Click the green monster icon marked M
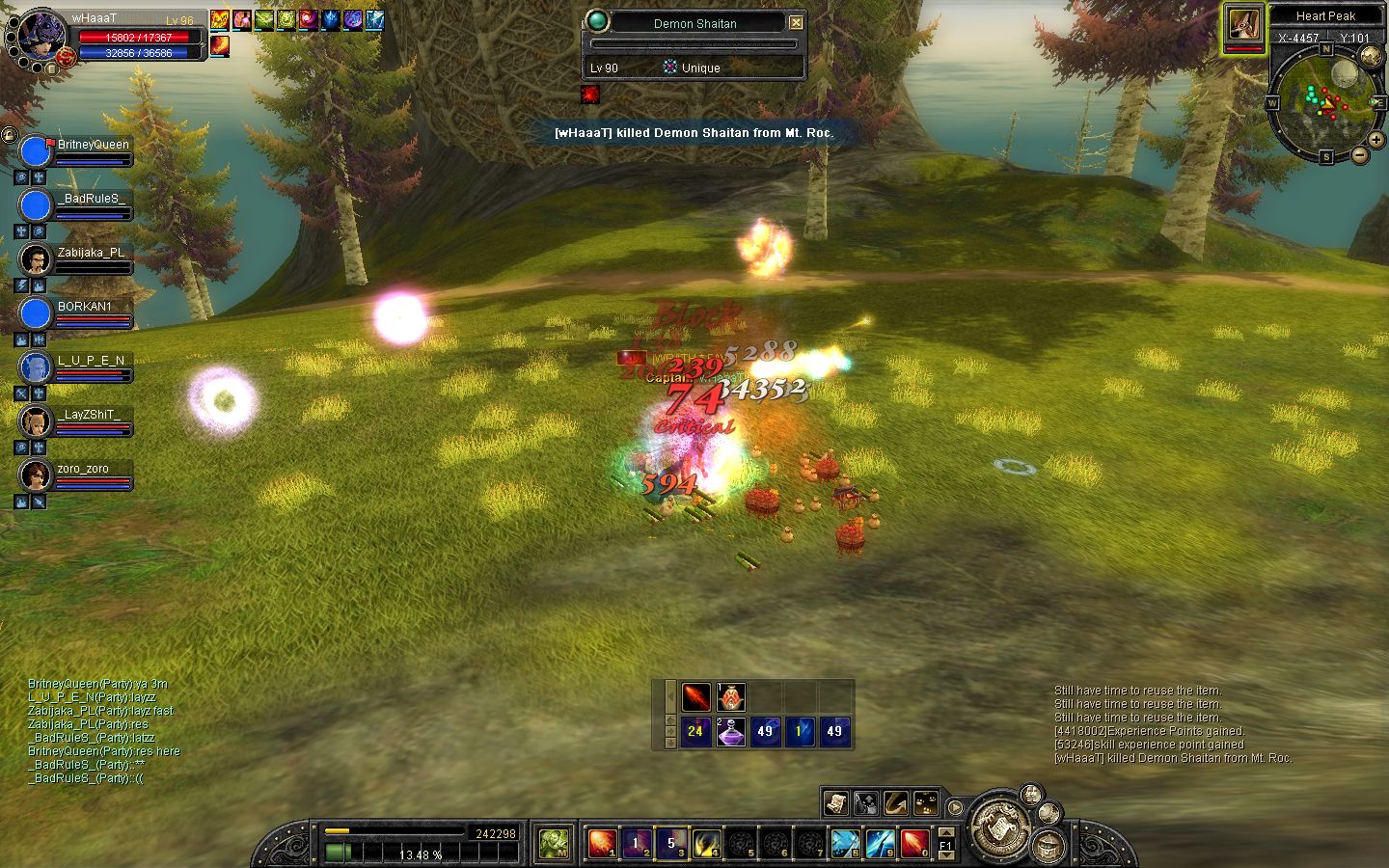1389x868 pixels. click(555, 843)
